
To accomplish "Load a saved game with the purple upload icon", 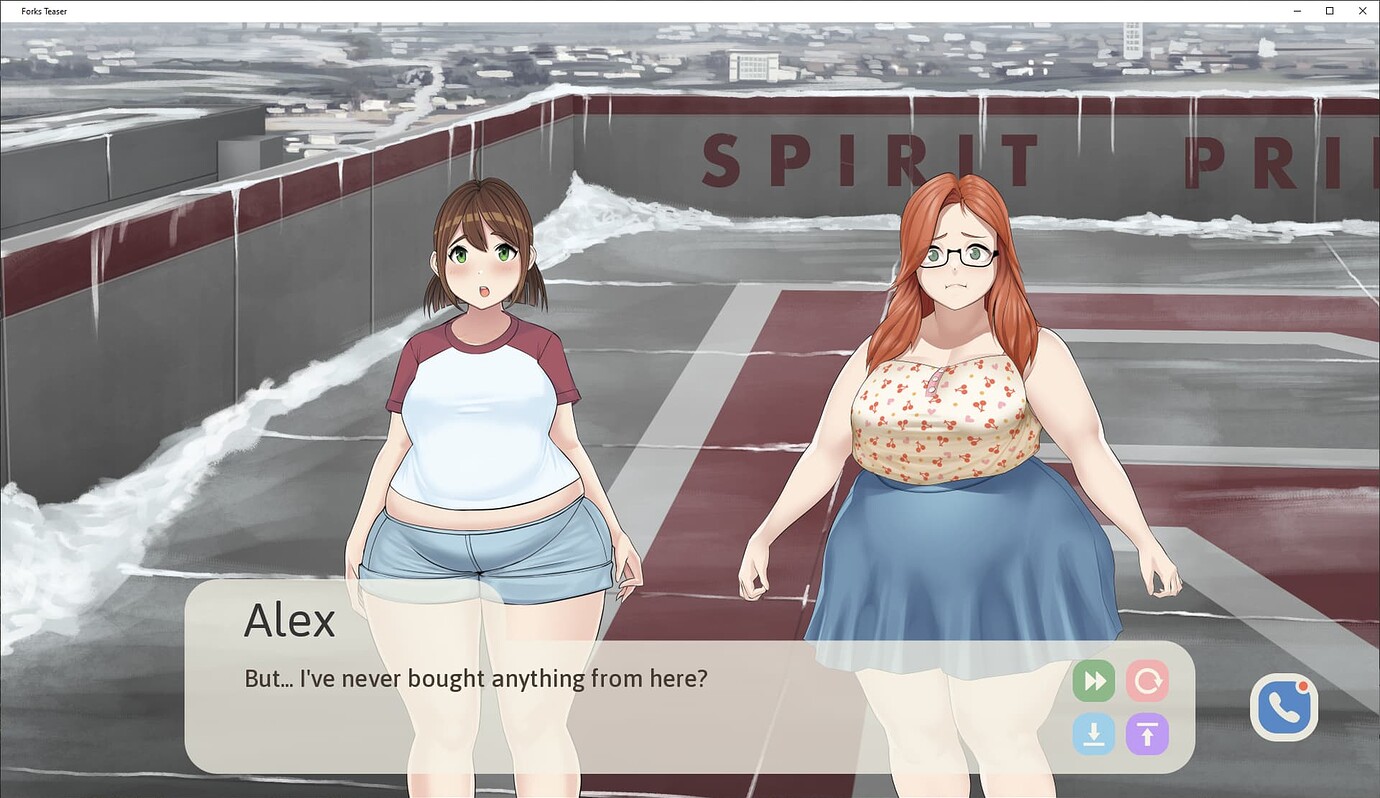I will (x=1147, y=734).
